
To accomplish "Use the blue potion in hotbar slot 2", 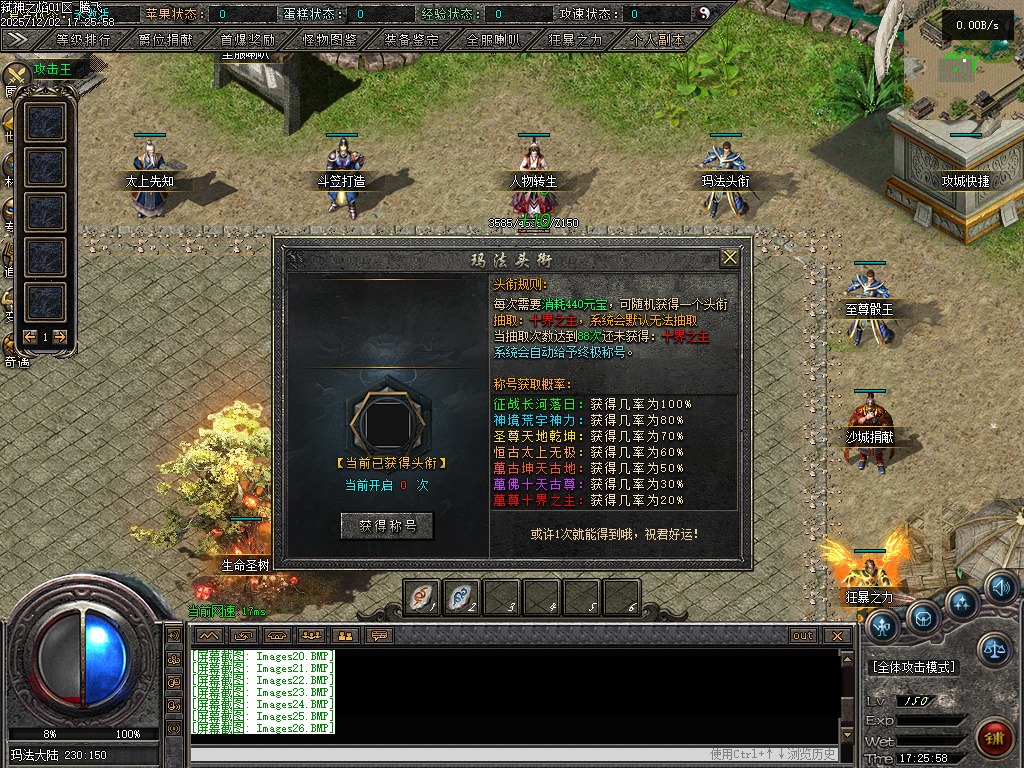I will (x=462, y=597).
